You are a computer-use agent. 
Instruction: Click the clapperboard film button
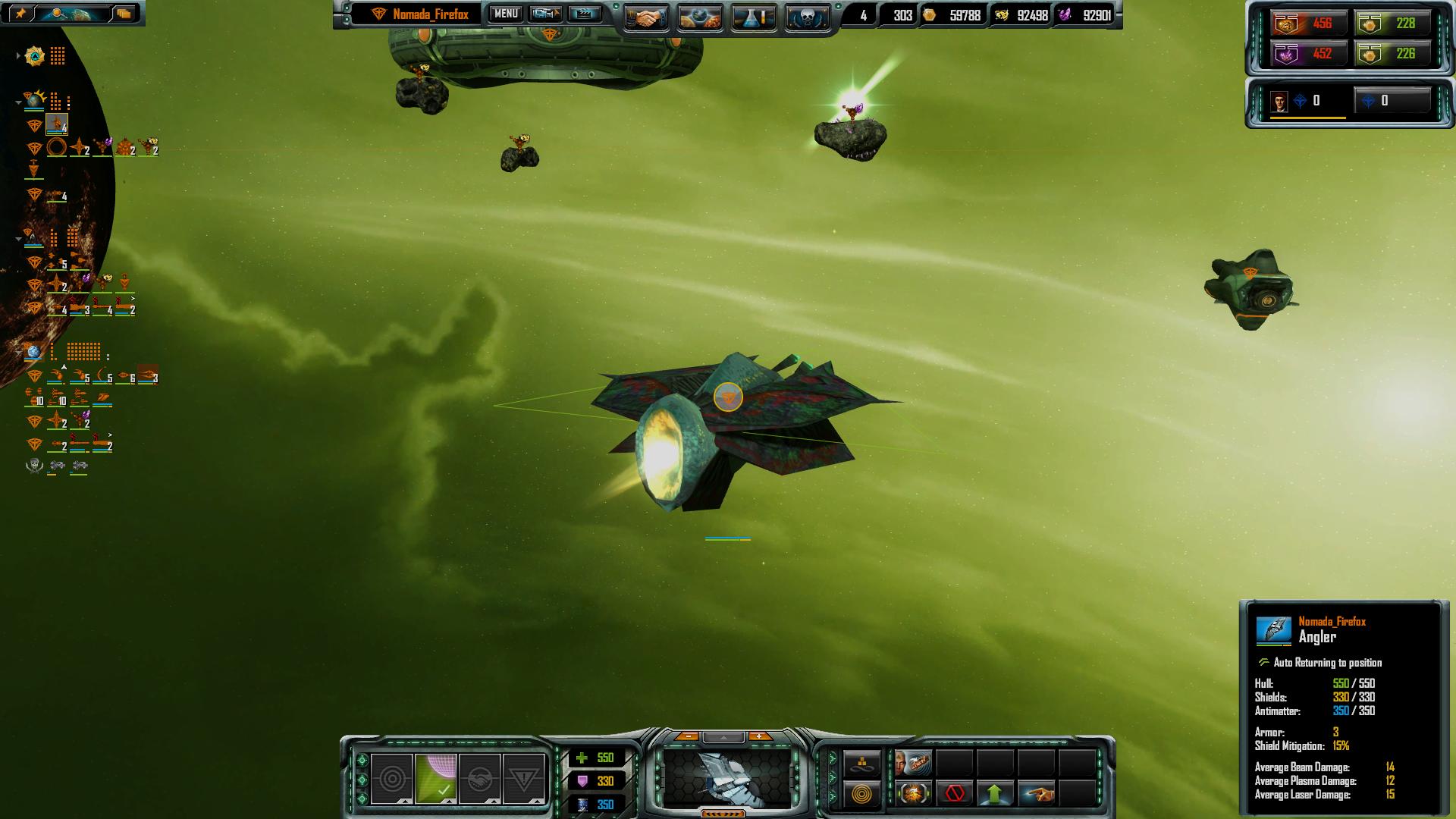coord(584,14)
